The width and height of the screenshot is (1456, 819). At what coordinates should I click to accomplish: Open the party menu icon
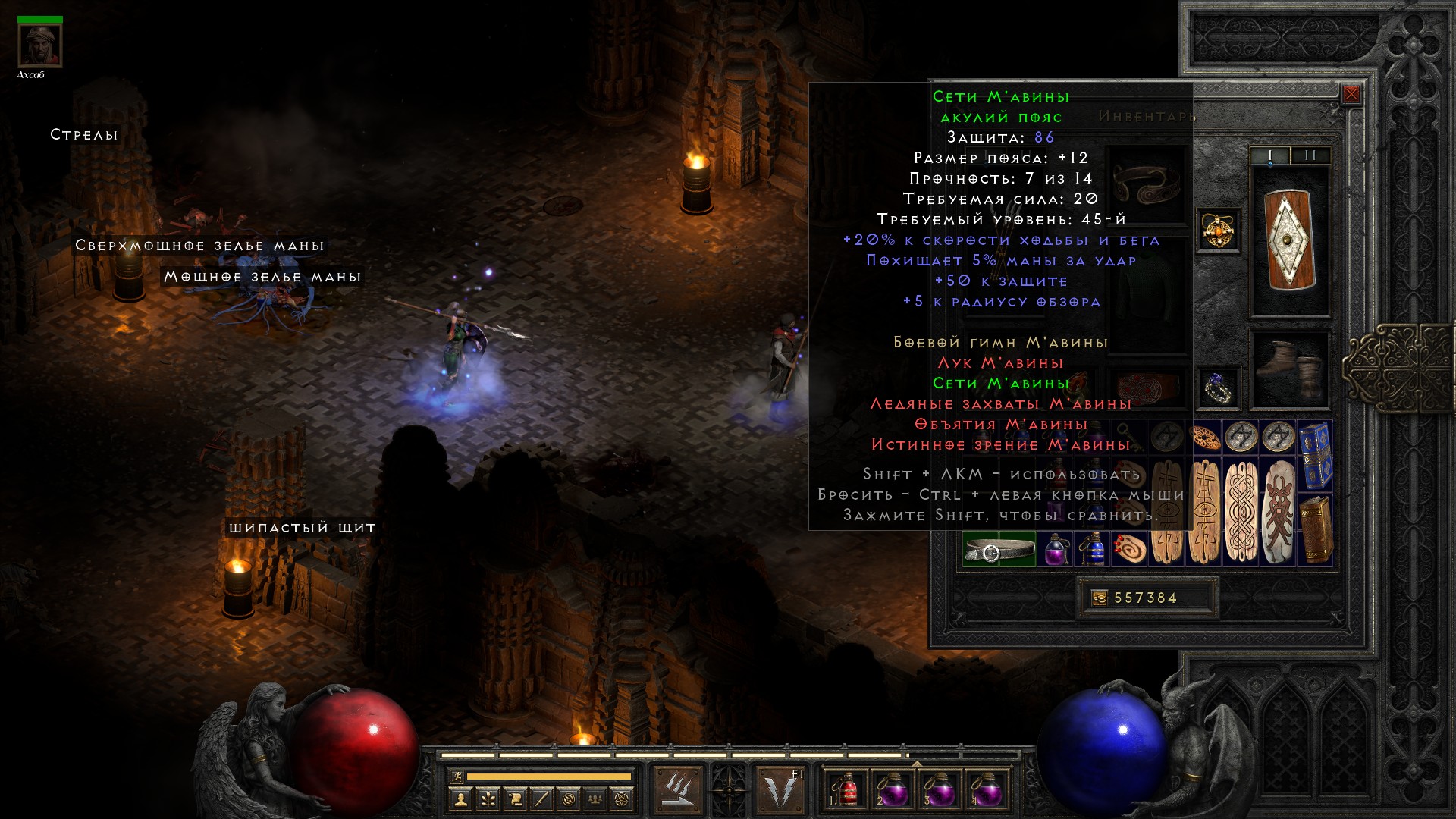596,799
